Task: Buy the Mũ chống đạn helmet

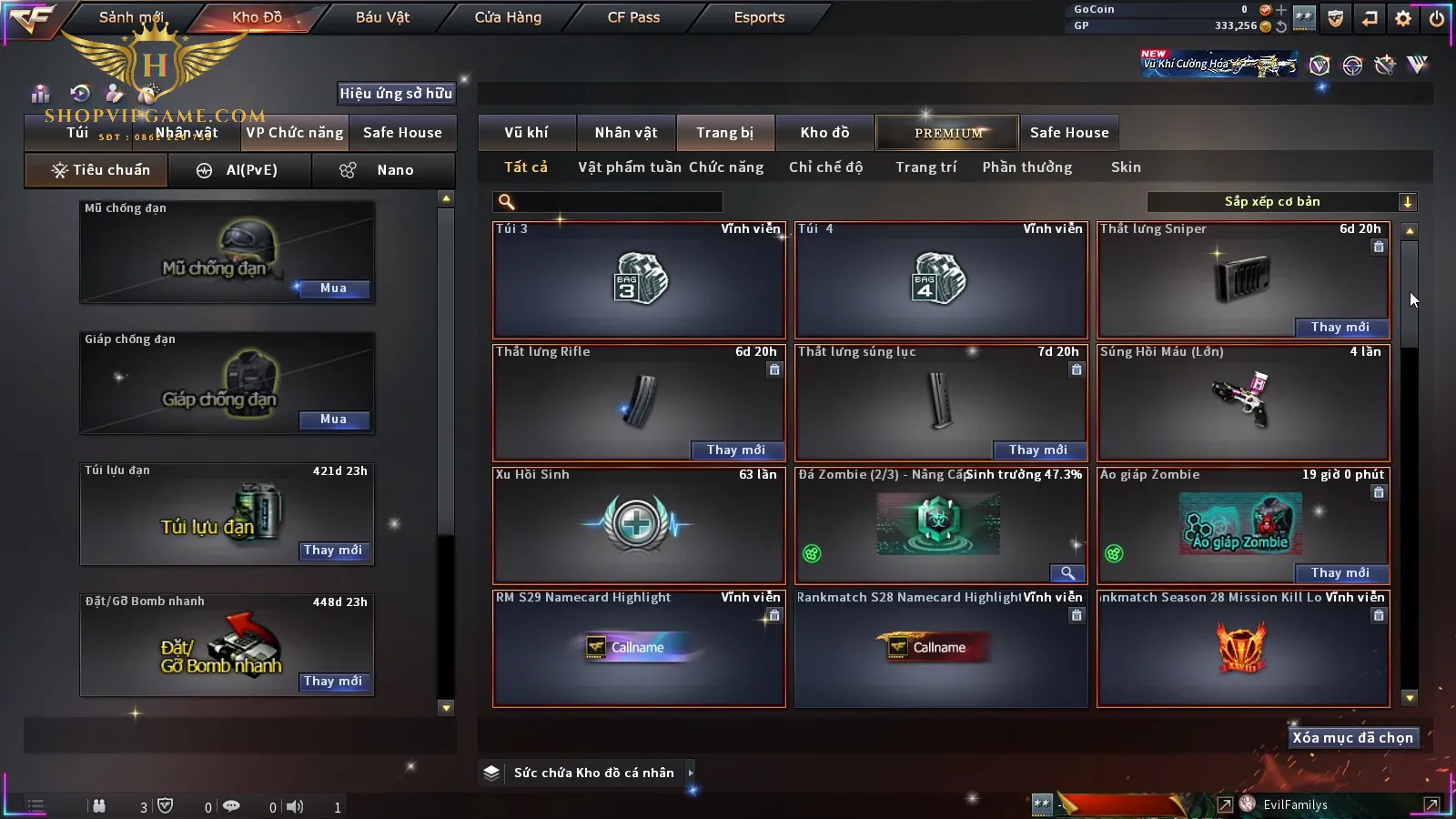Action: [333, 288]
